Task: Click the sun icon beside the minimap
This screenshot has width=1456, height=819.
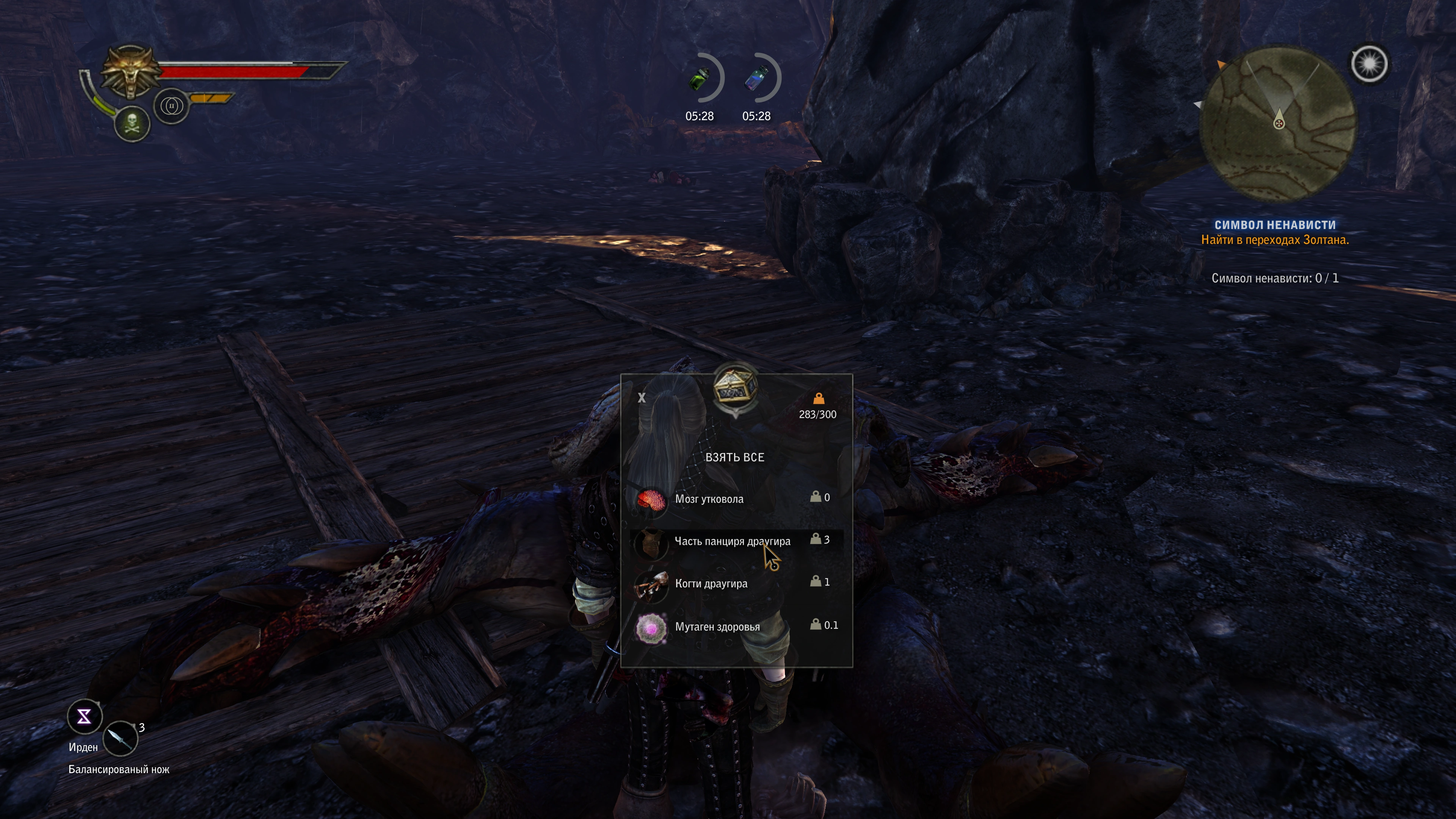Action: click(x=1369, y=64)
